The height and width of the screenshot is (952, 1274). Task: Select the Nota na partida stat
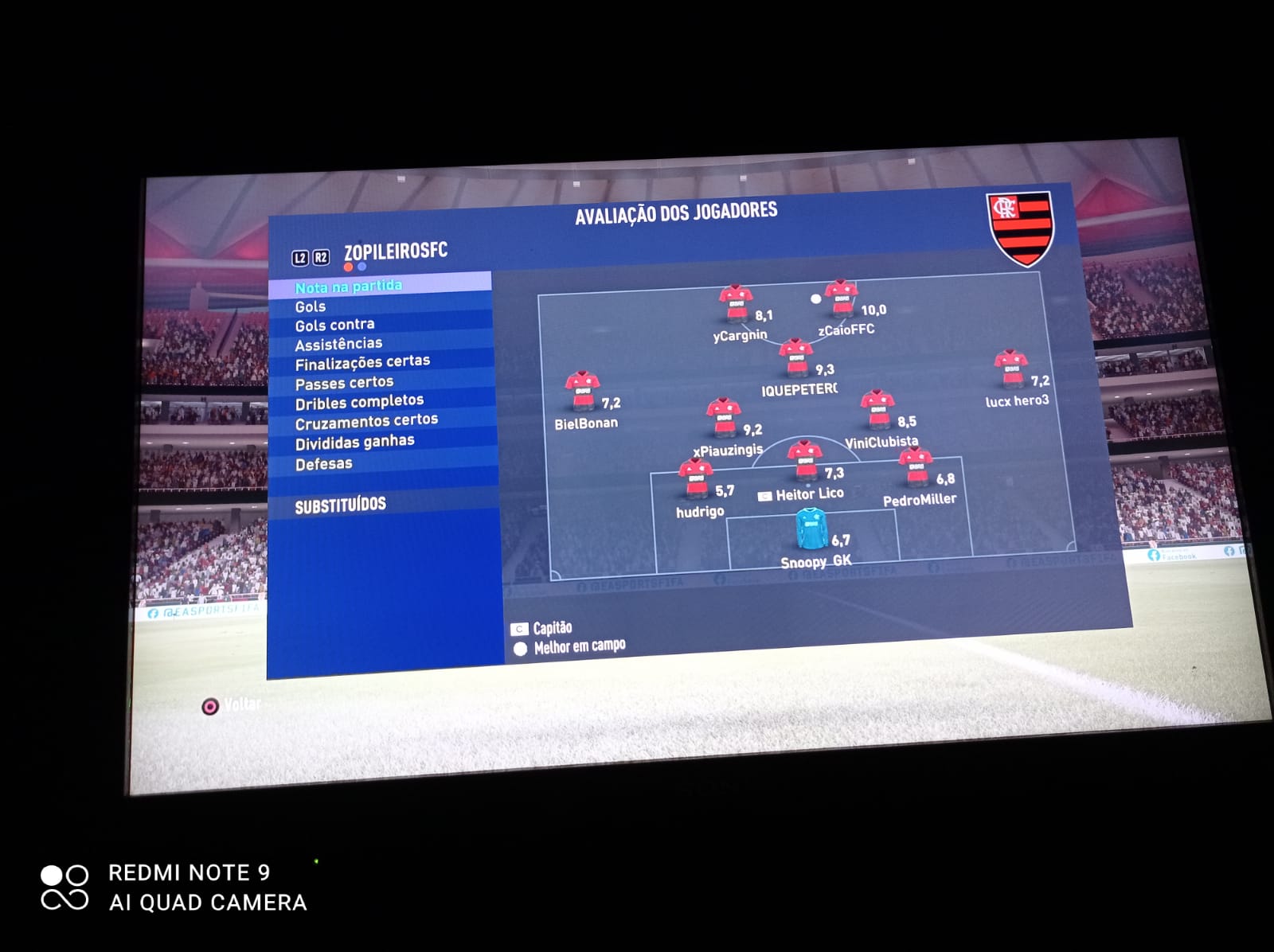click(x=349, y=287)
